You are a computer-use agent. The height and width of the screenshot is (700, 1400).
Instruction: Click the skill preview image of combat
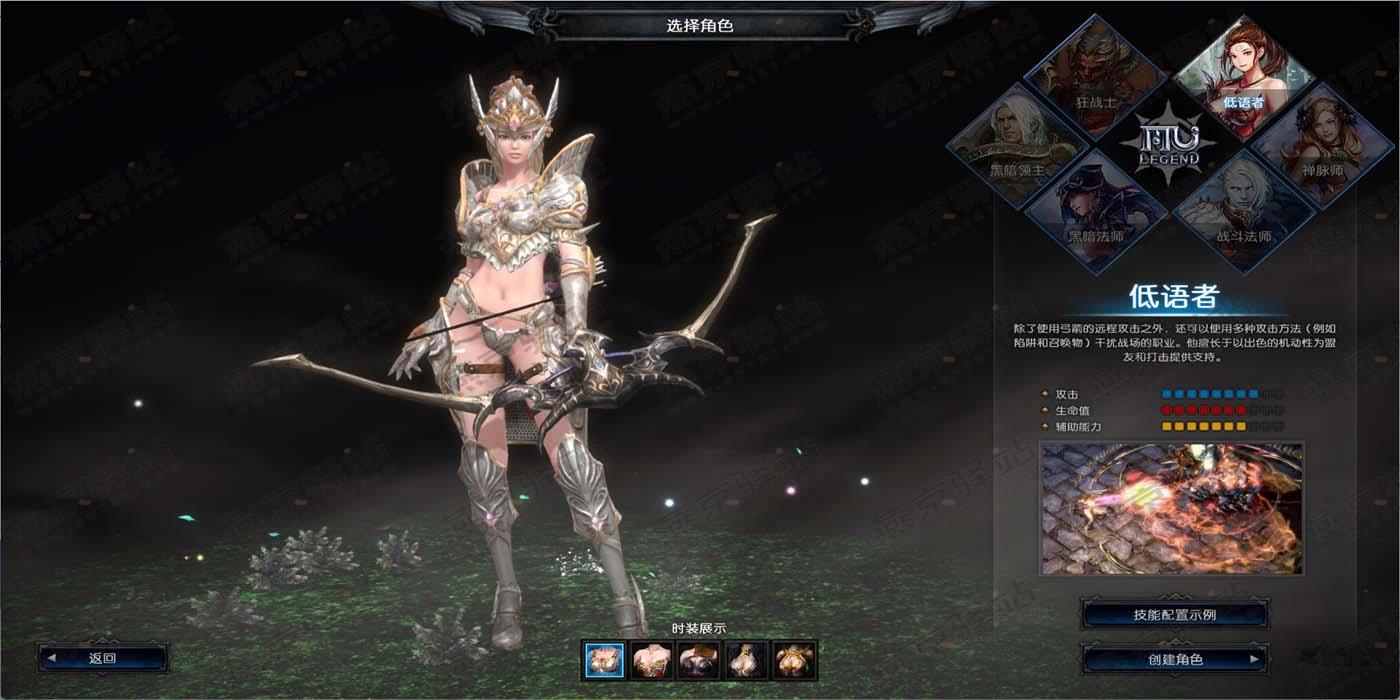click(1171, 509)
